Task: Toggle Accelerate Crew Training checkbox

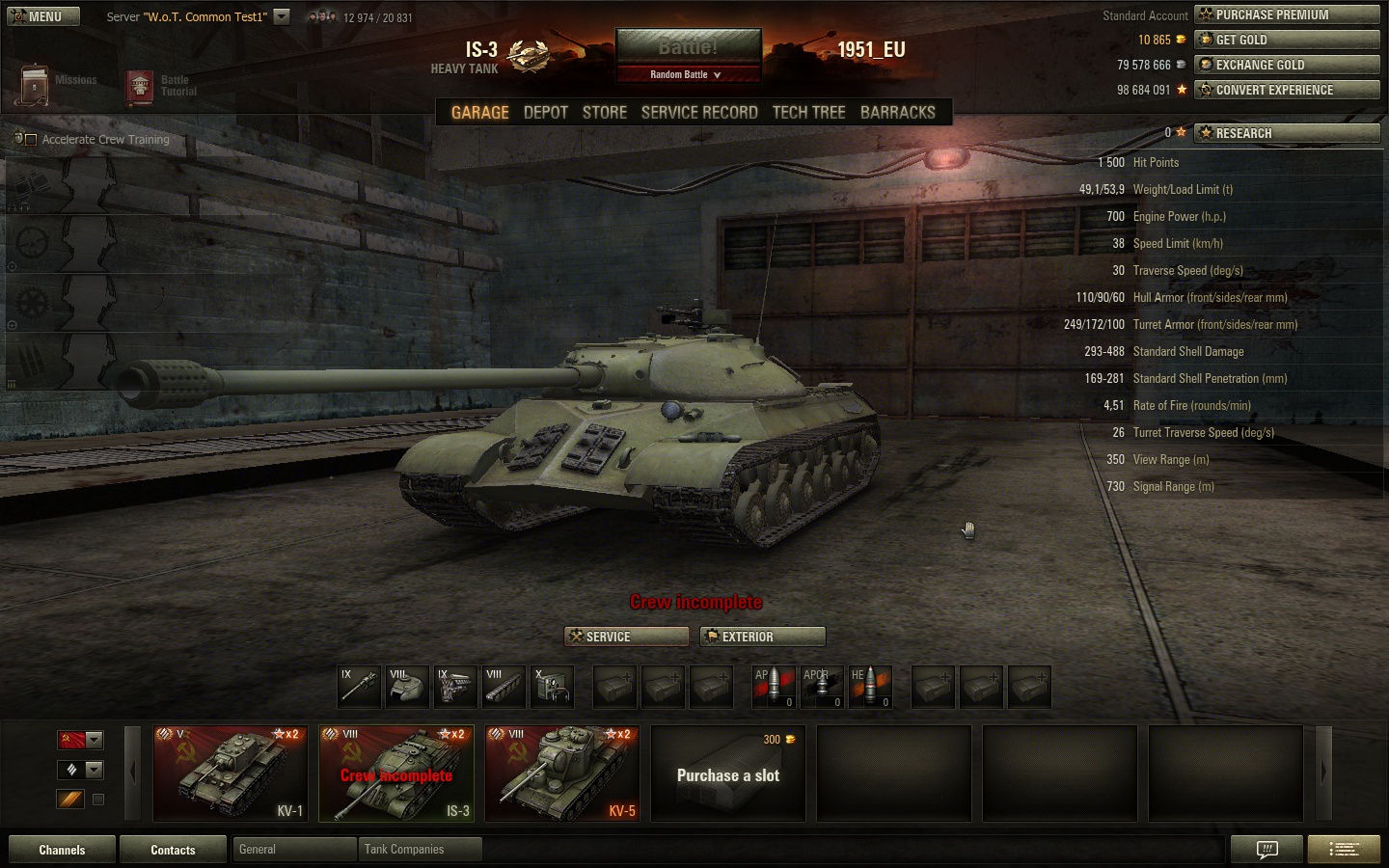Action: tap(31, 140)
